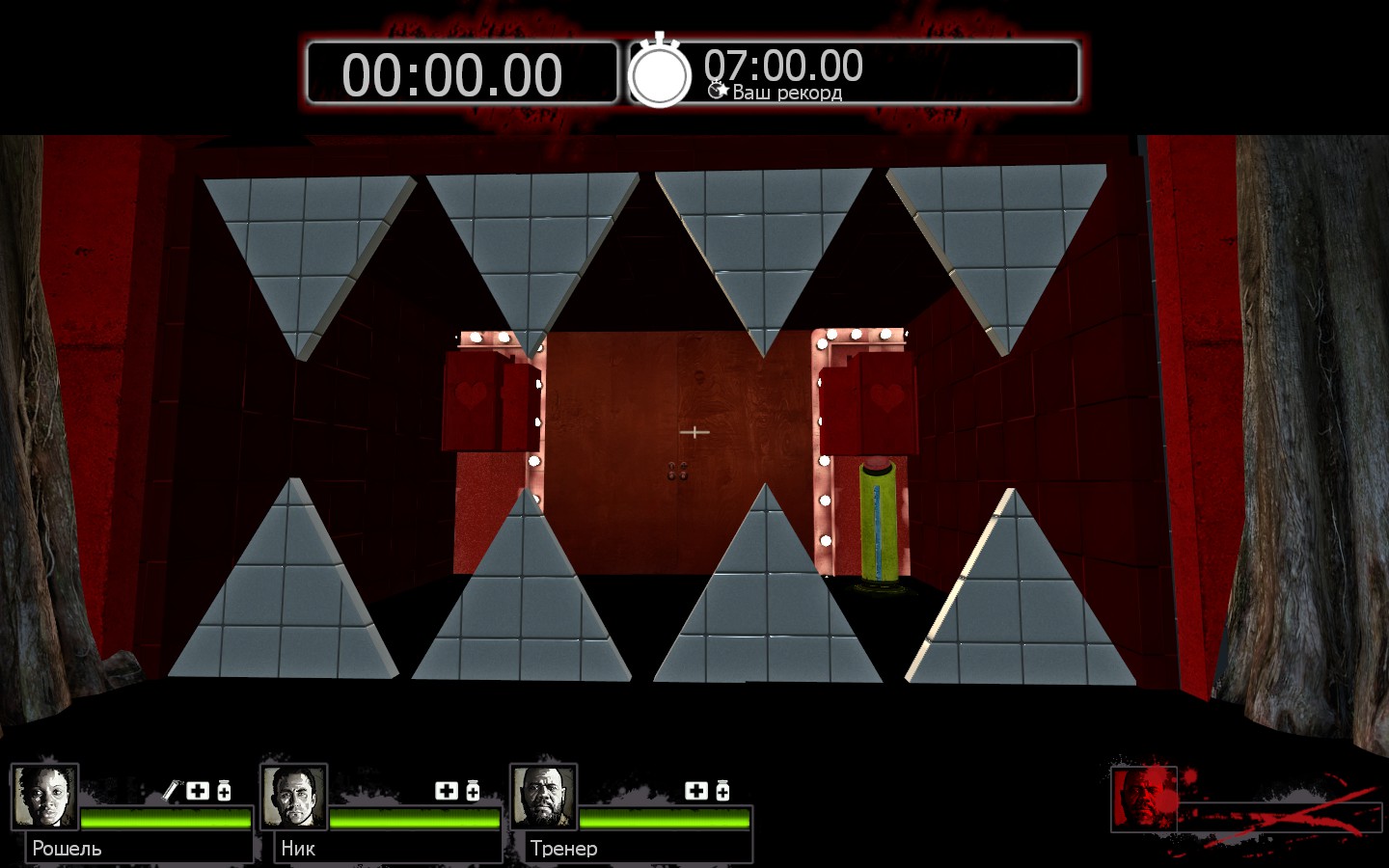Select Rochelle's portrait
The image size is (1389, 868).
(44, 797)
